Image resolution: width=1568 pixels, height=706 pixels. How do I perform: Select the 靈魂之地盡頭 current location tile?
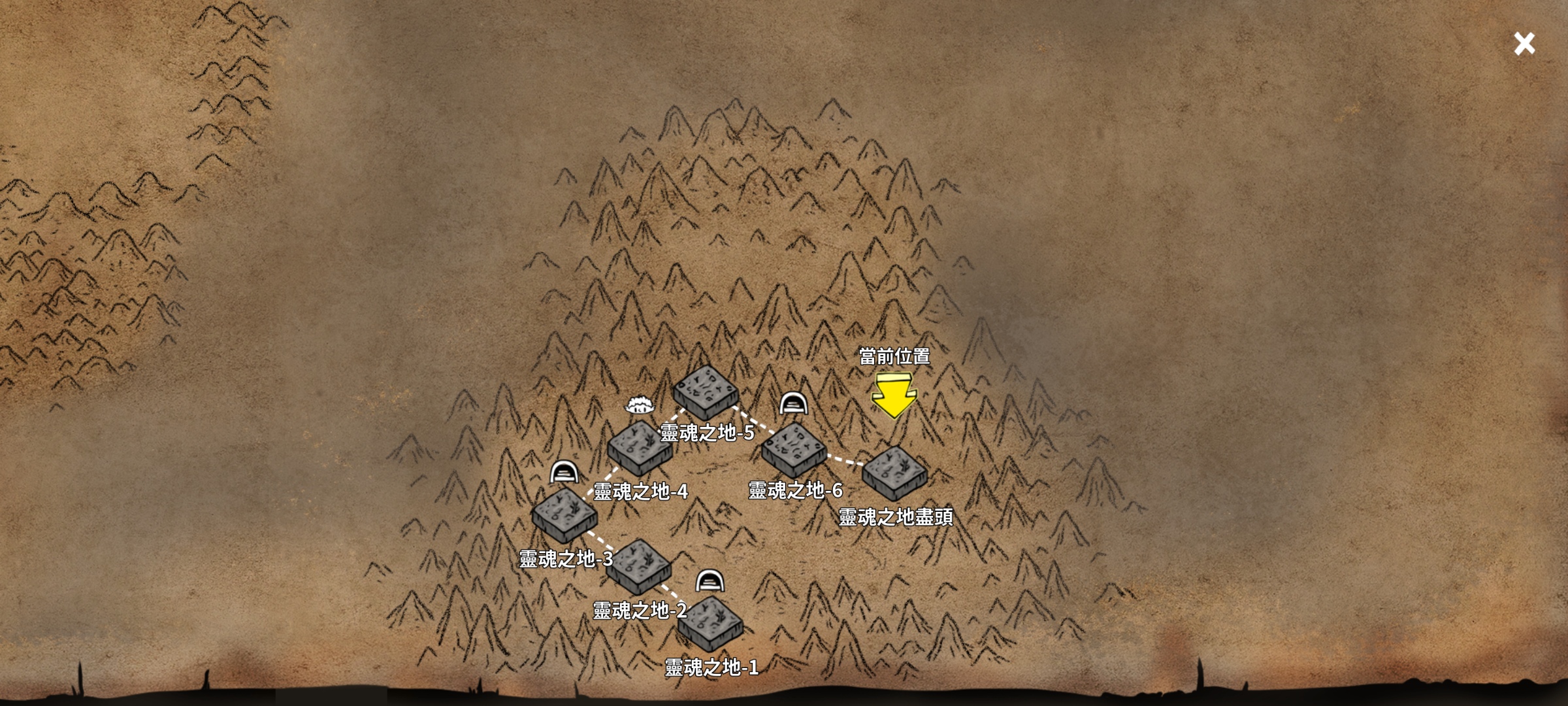[x=894, y=473]
